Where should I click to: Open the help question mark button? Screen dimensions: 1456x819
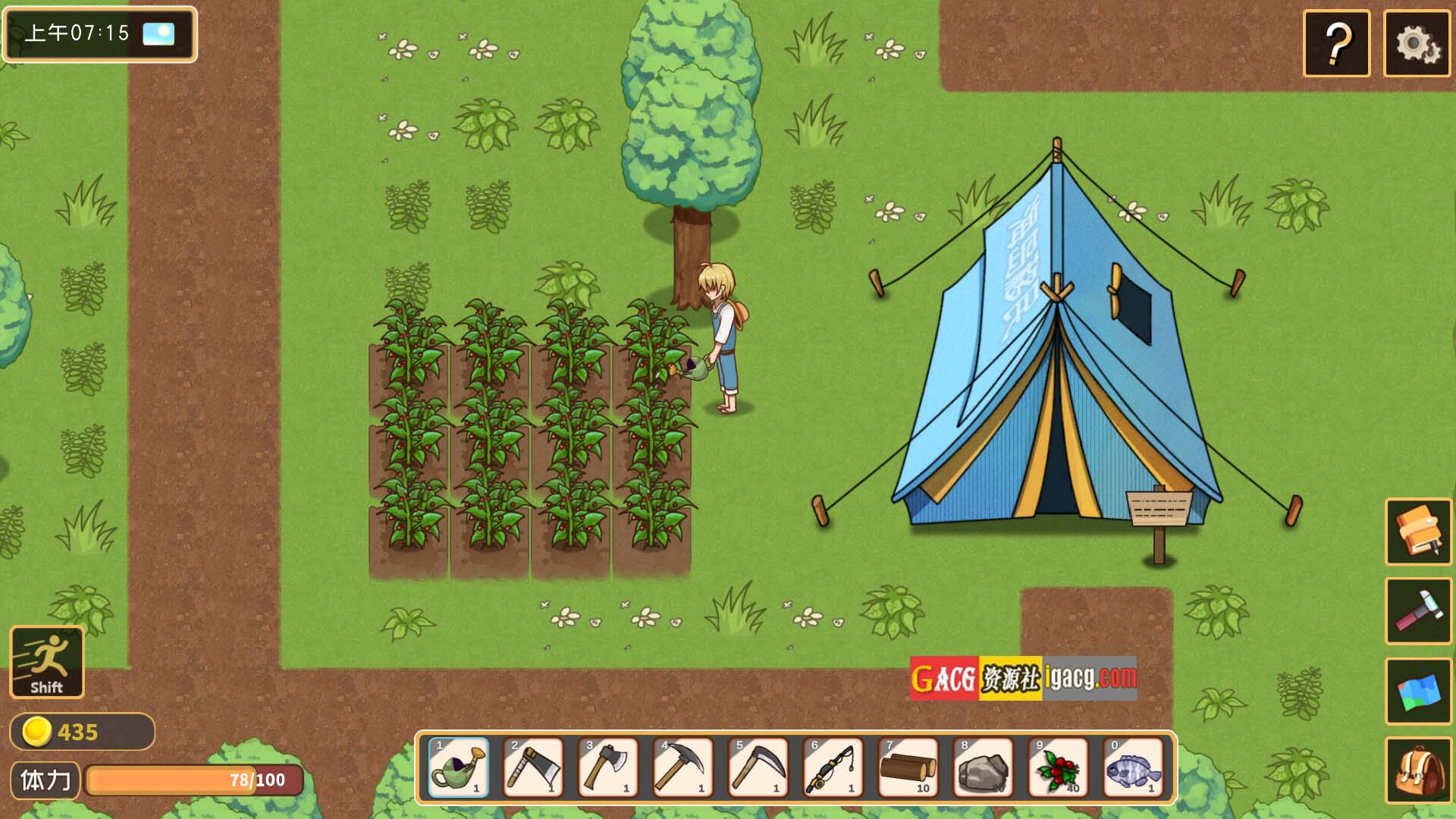pyautogui.click(x=1336, y=43)
